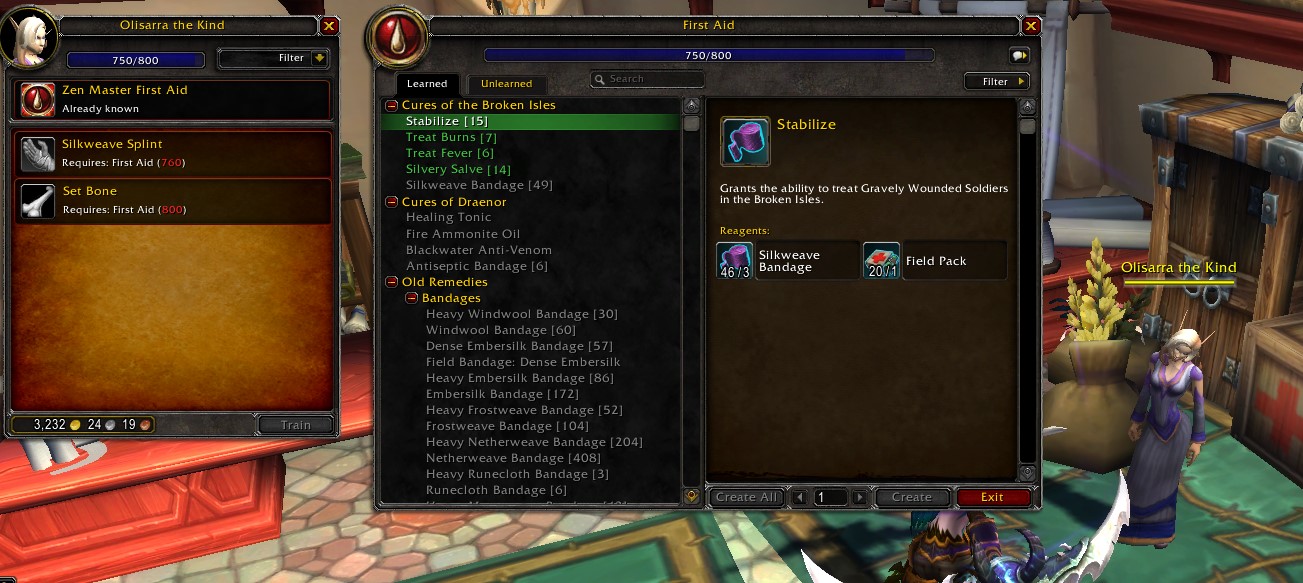Select Silkweave Splint in trainer list
Screen dimensions: 1303x583
pyautogui.click(x=172, y=153)
